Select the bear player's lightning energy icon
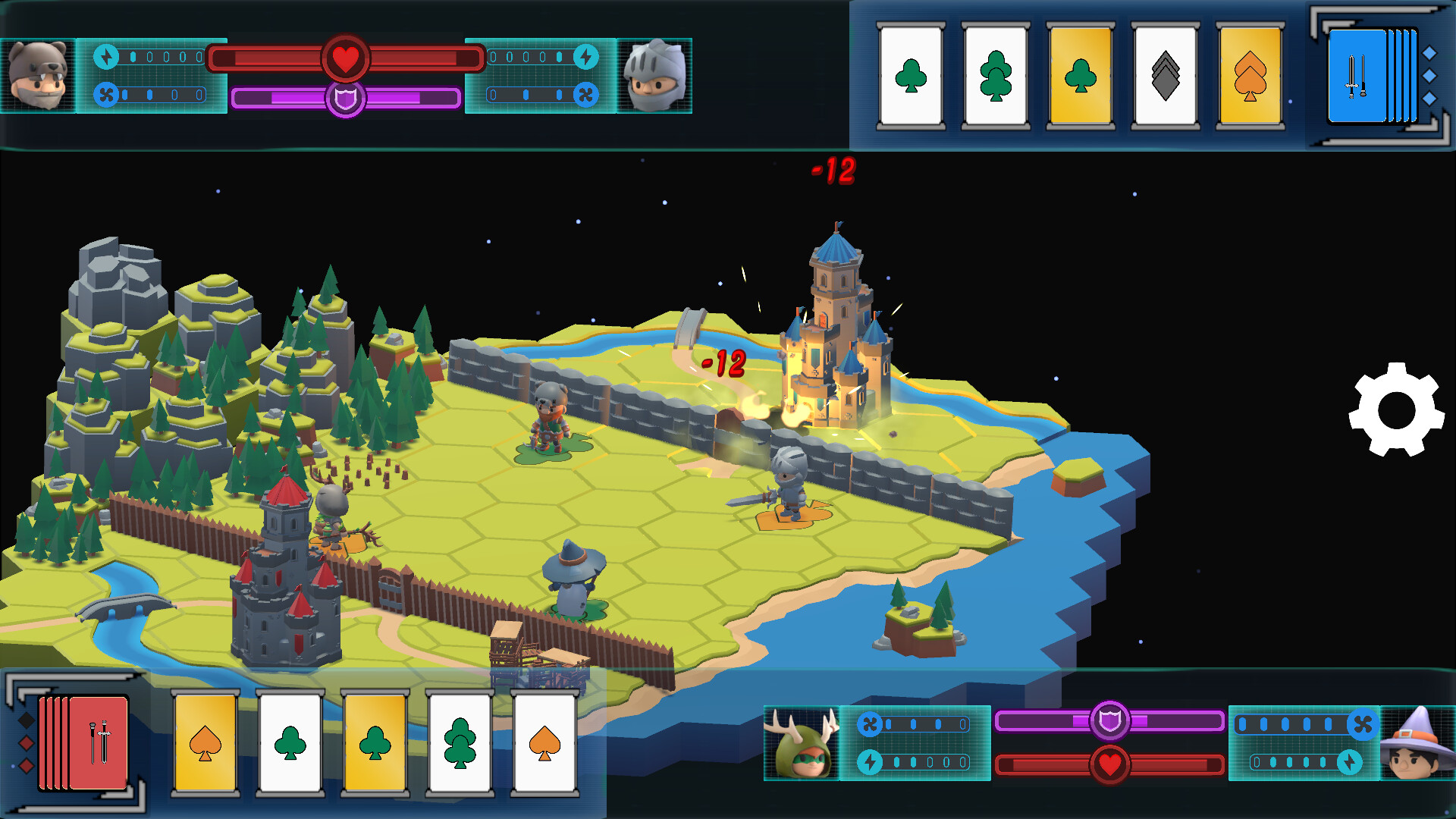This screenshot has height=819, width=1456. (x=106, y=56)
